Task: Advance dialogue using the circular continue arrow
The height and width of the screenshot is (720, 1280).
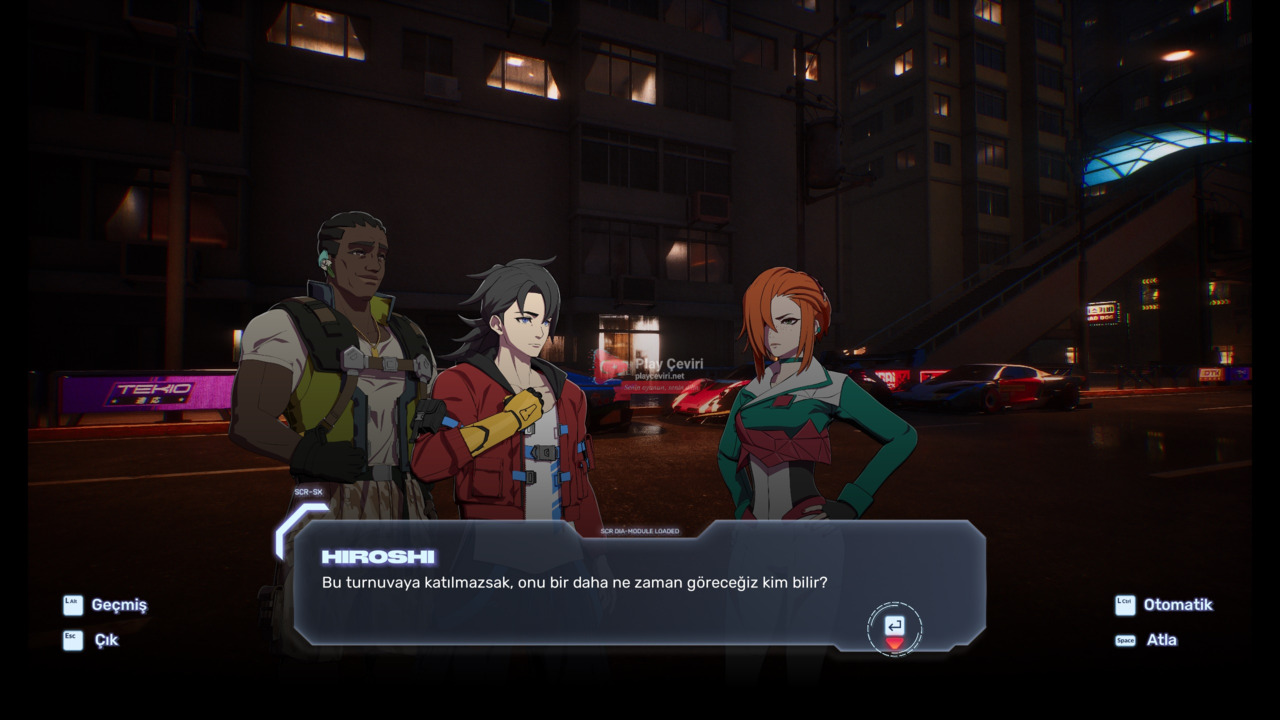Action: point(894,629)
